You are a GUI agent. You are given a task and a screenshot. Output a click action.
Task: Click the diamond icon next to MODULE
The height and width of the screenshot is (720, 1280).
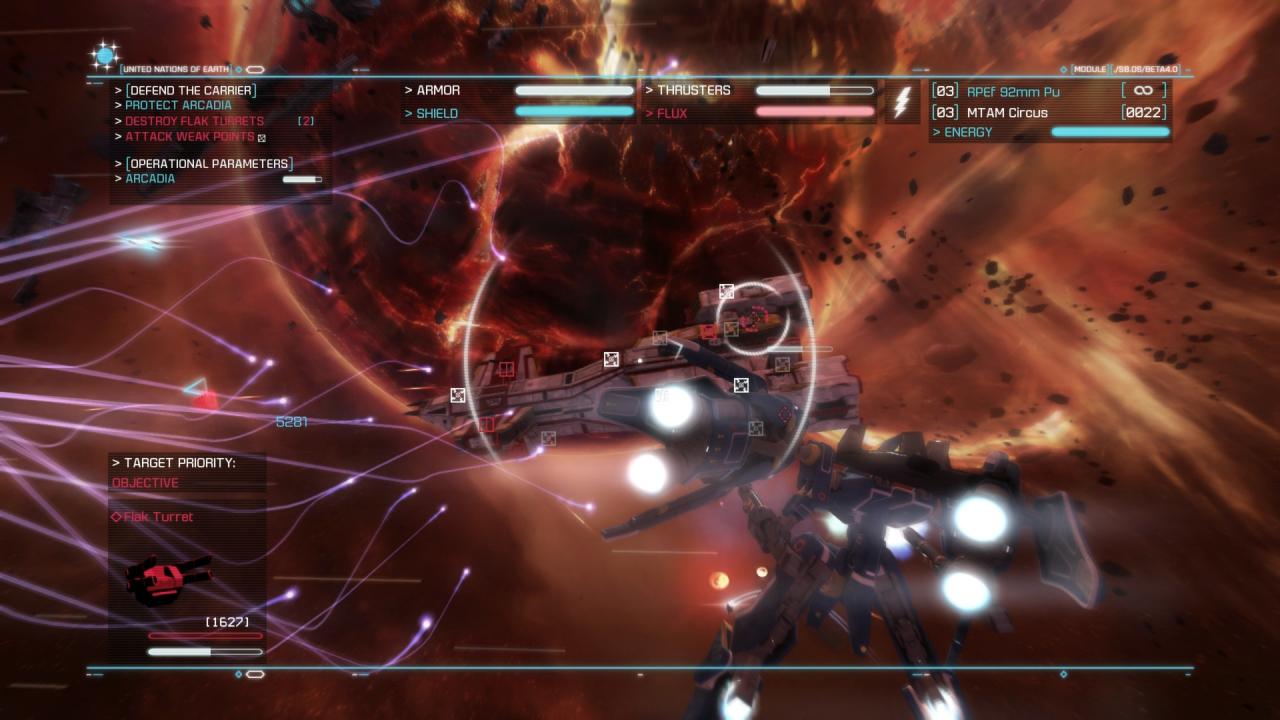(1063, 69)
